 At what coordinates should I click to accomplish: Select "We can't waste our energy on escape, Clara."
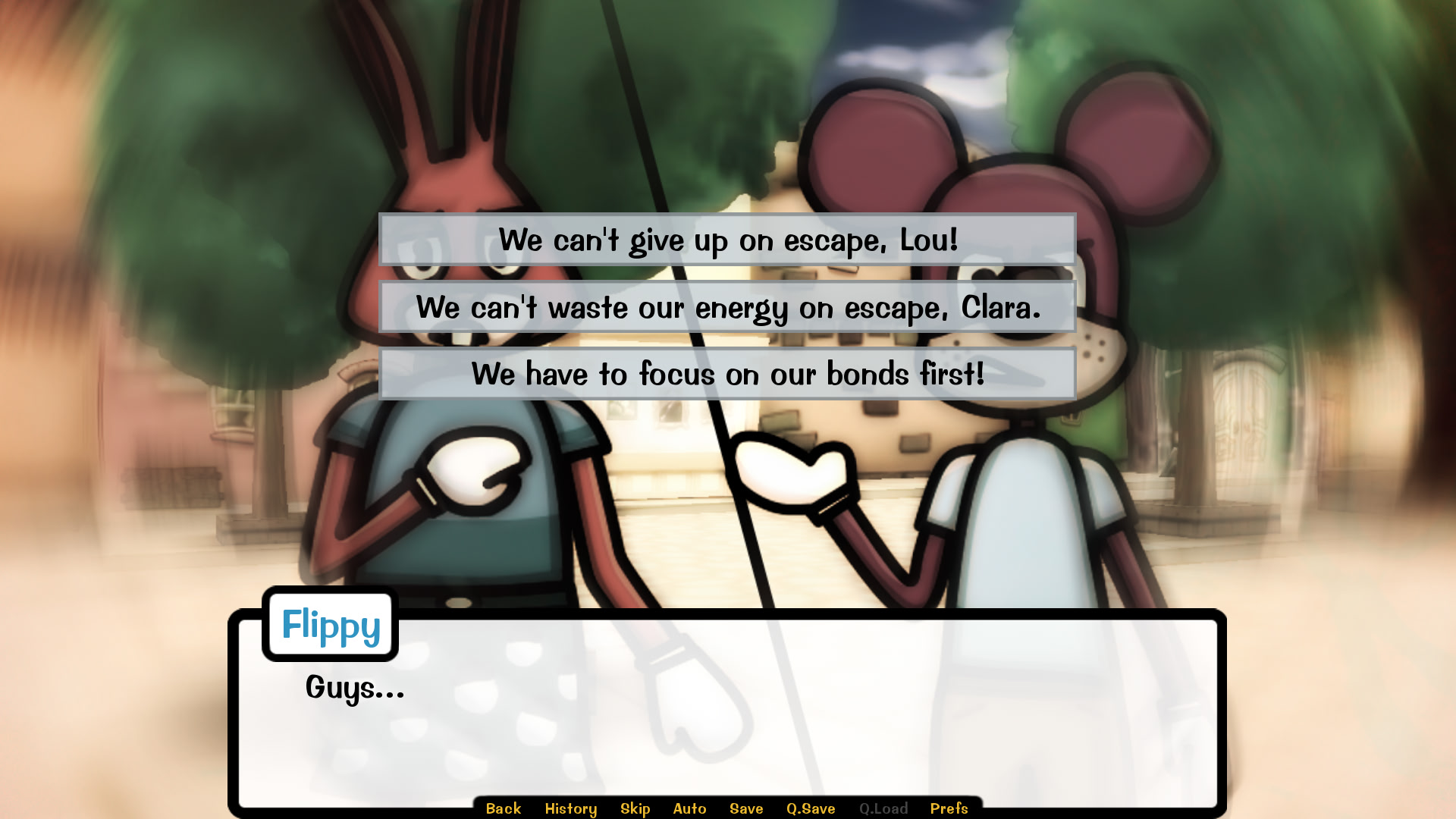(x=726, y=308)
